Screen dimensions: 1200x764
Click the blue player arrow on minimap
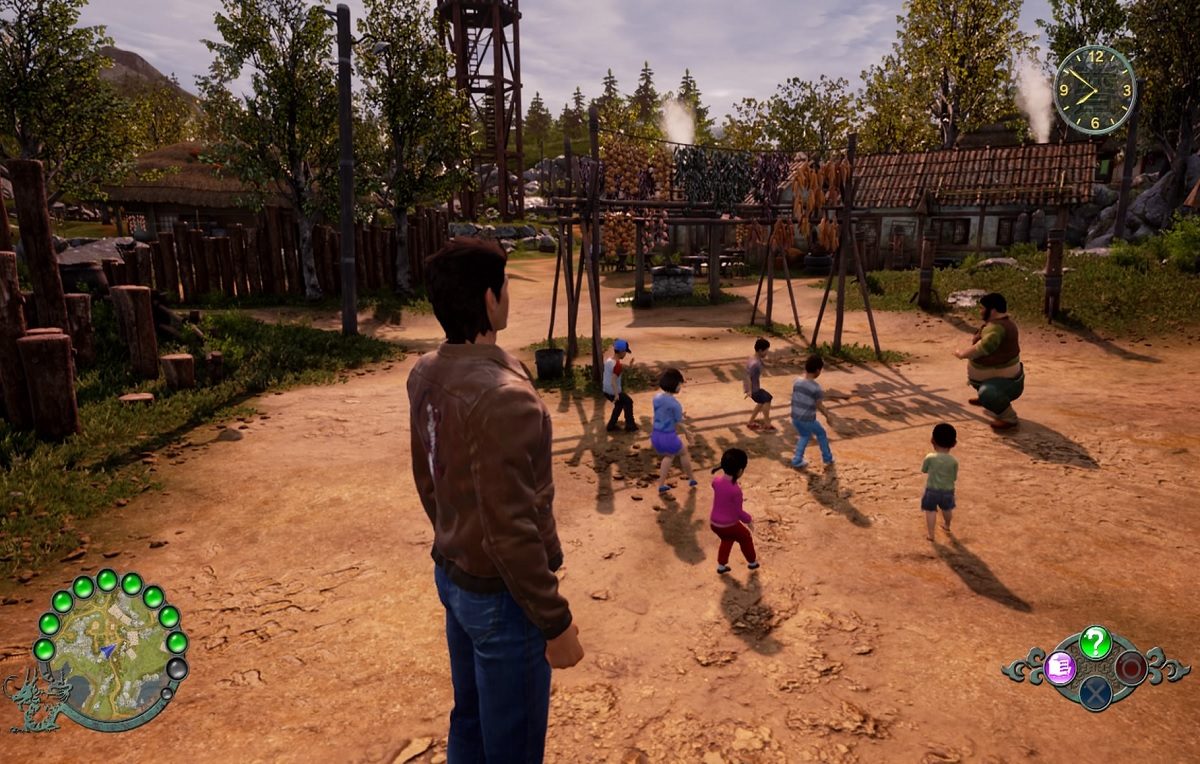107,650
